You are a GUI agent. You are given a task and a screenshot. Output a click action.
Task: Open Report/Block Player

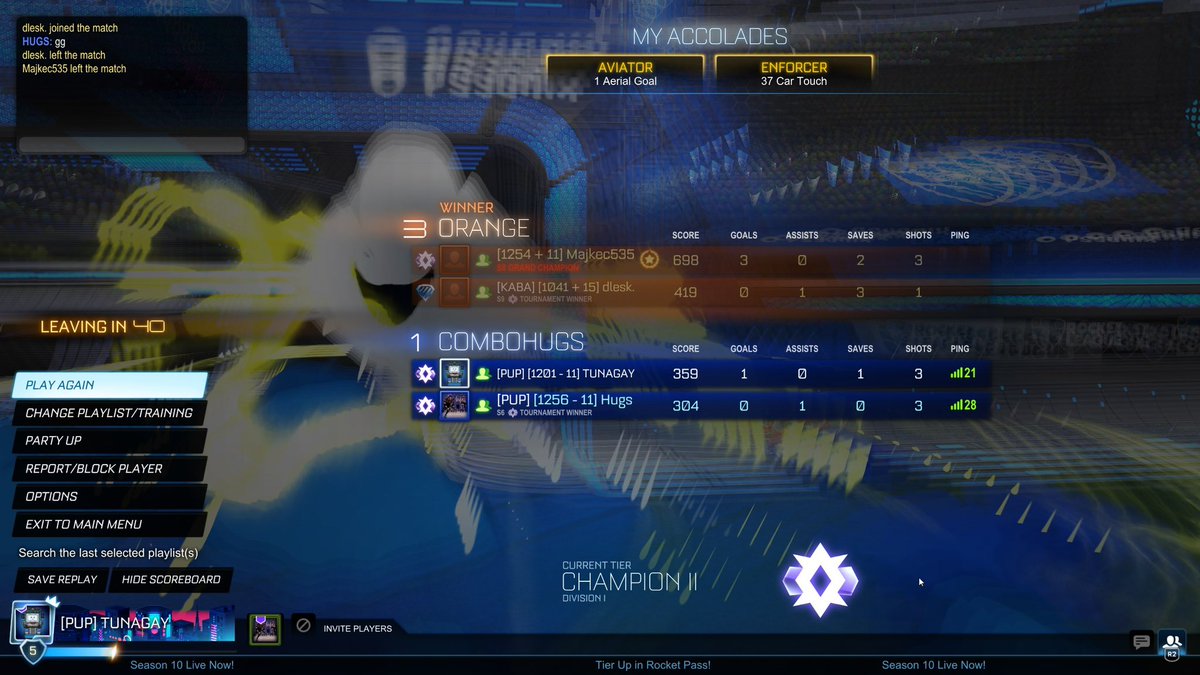pyautogui.click(x=110, y=468)
